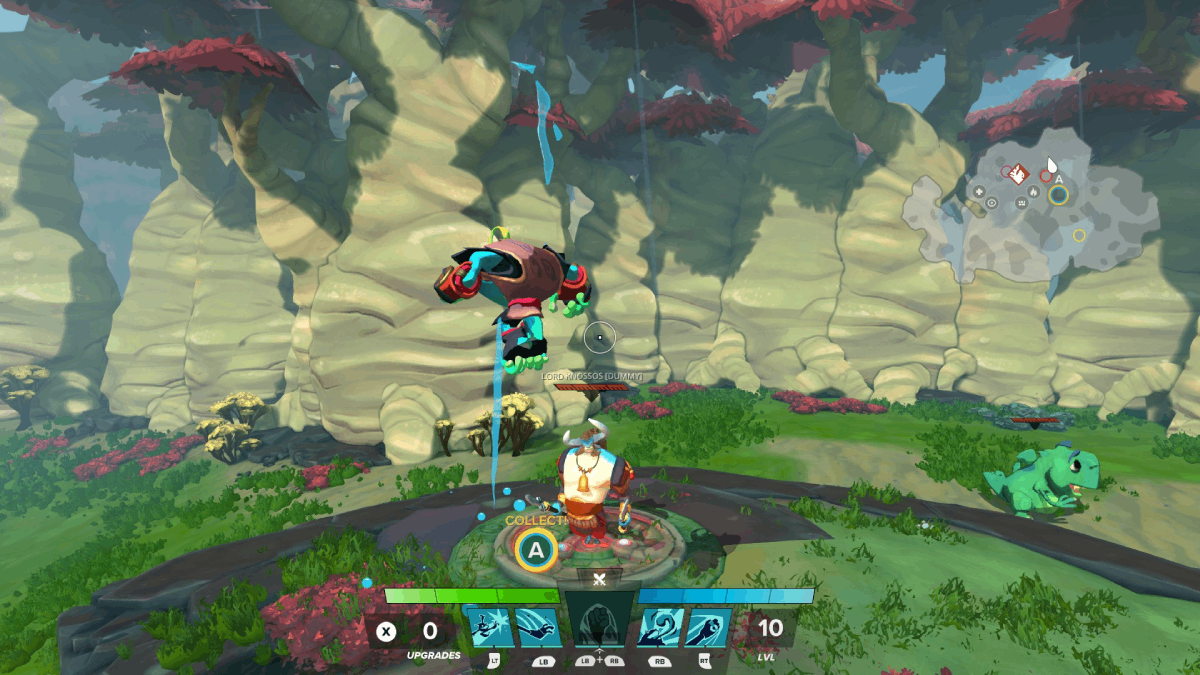
Task: Pick the yellow-ringed point A on minimap
Action: (1058, 194)
